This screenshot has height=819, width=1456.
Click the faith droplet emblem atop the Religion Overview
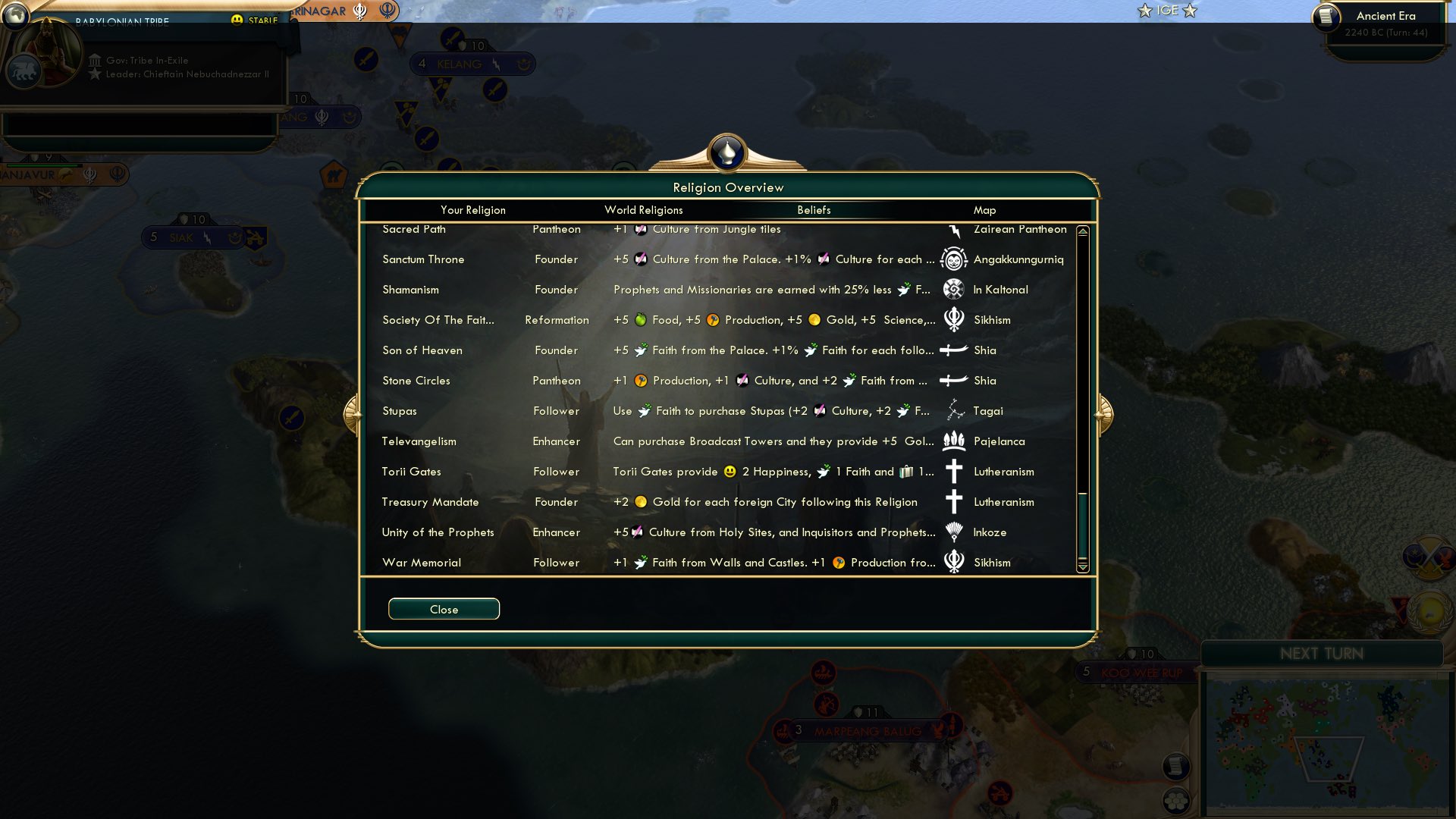pos(727,151)
